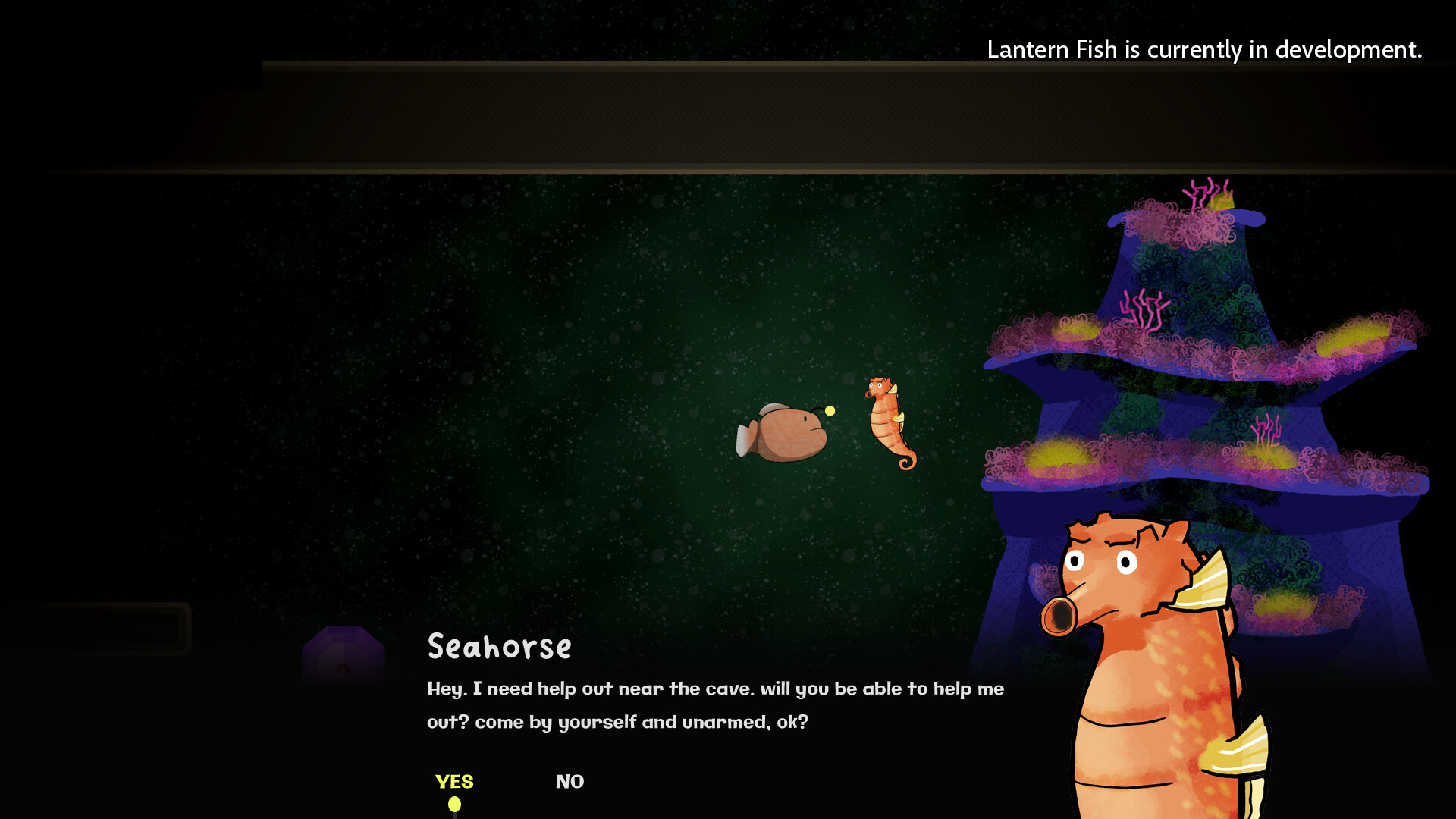Toggle between YES and NO choices
Image resolution: width=1456 pixels, height=819 pixels.
[x=569, y=781]
